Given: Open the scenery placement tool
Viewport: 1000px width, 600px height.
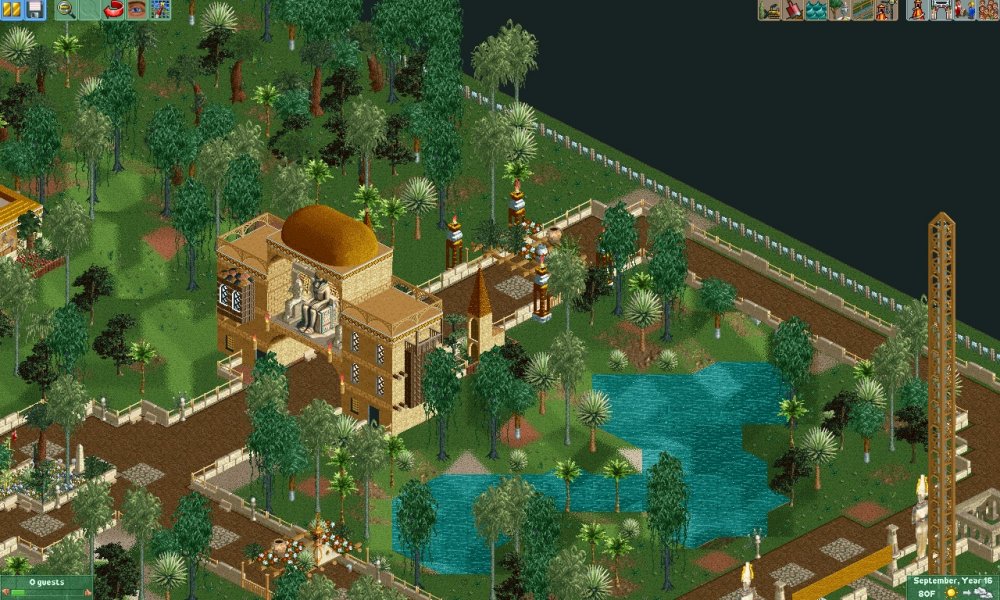Looking at the screenshot, I should 839,10.
